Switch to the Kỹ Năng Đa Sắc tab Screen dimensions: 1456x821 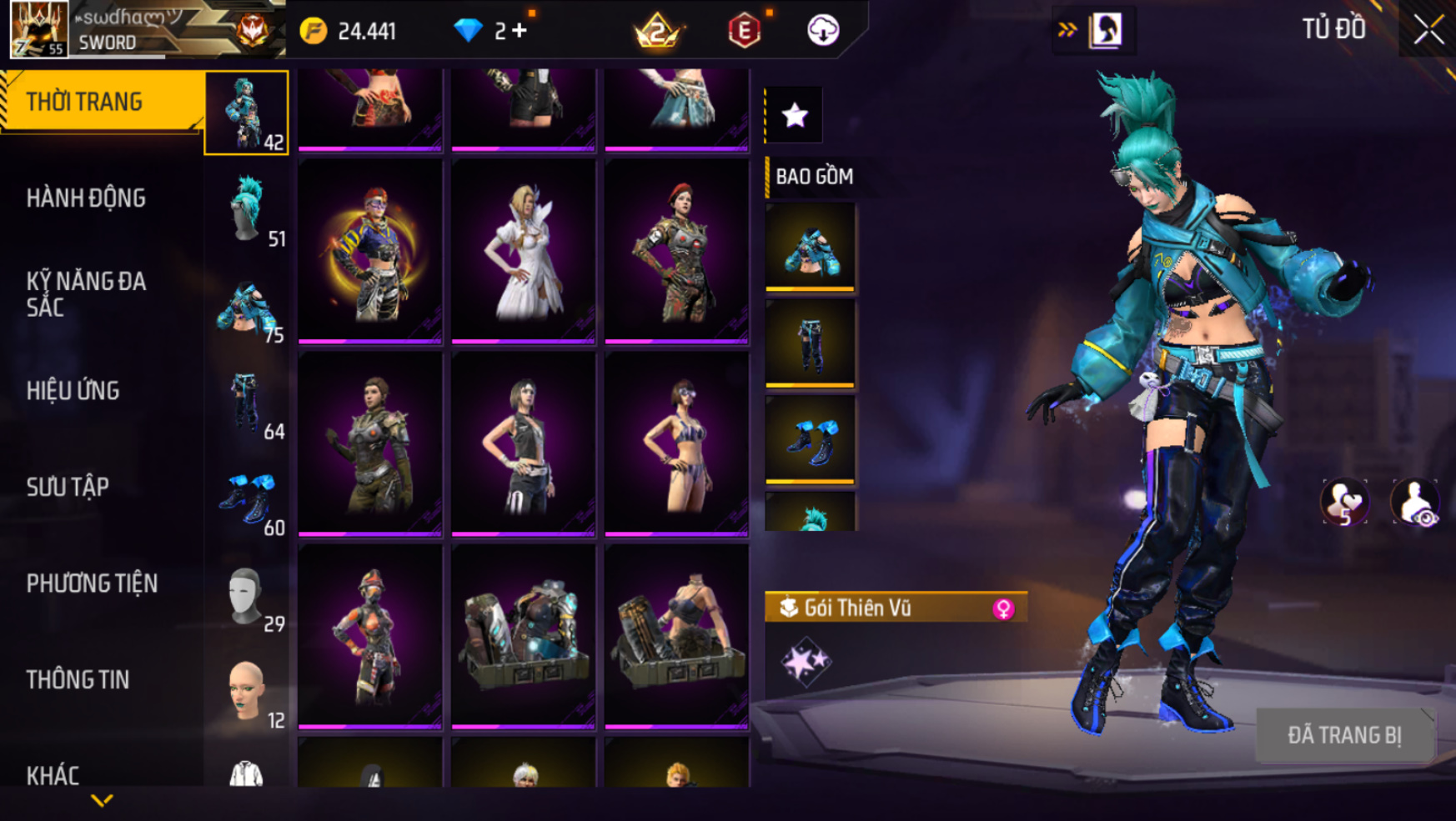pos(86,294)
